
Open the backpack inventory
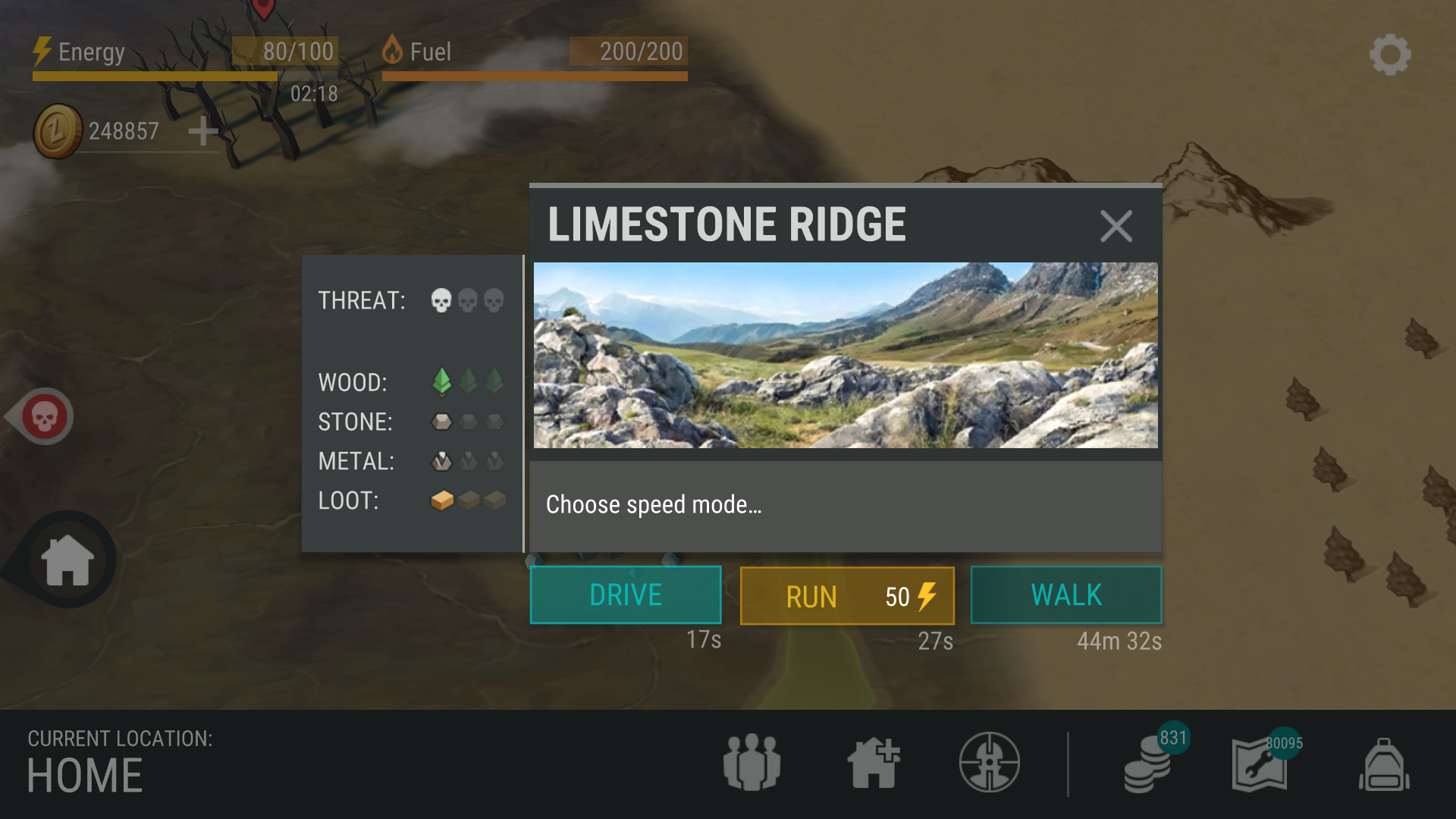coord(1384,764)
